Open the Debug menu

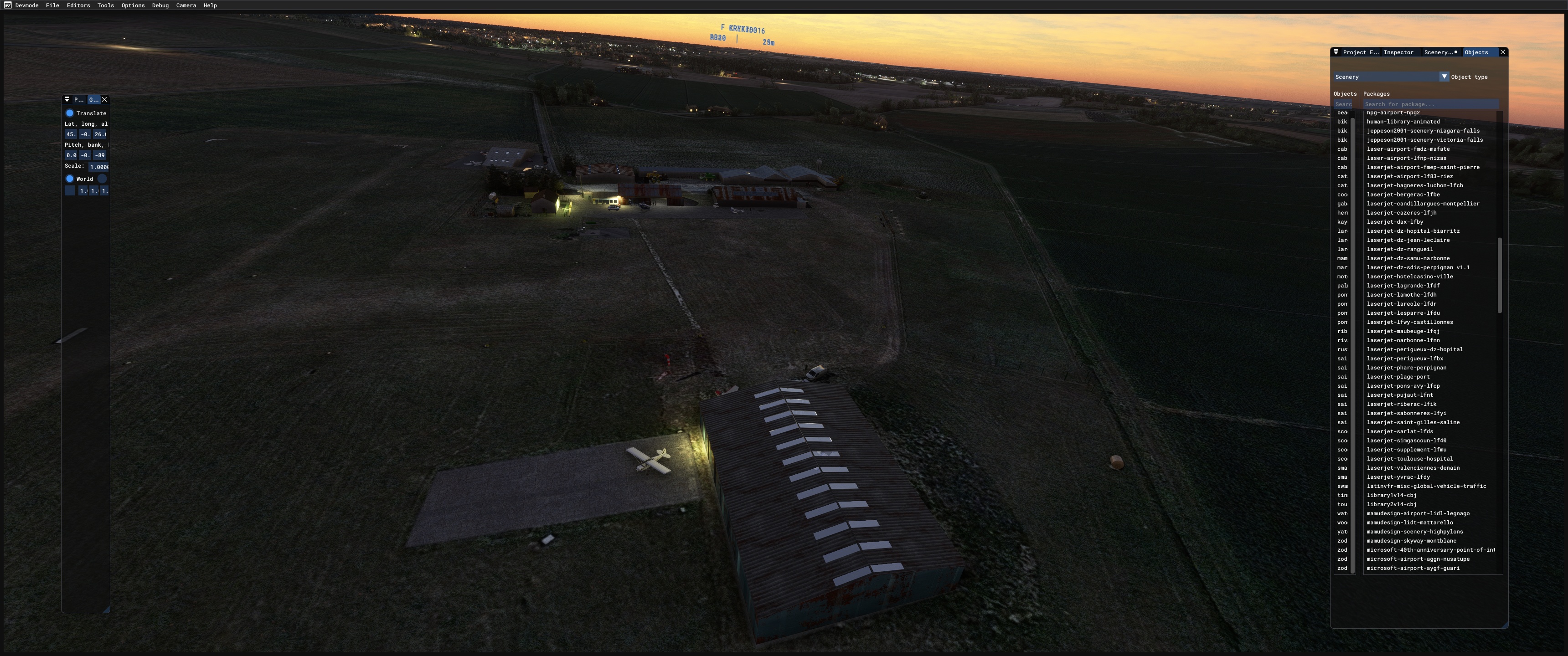160,5
